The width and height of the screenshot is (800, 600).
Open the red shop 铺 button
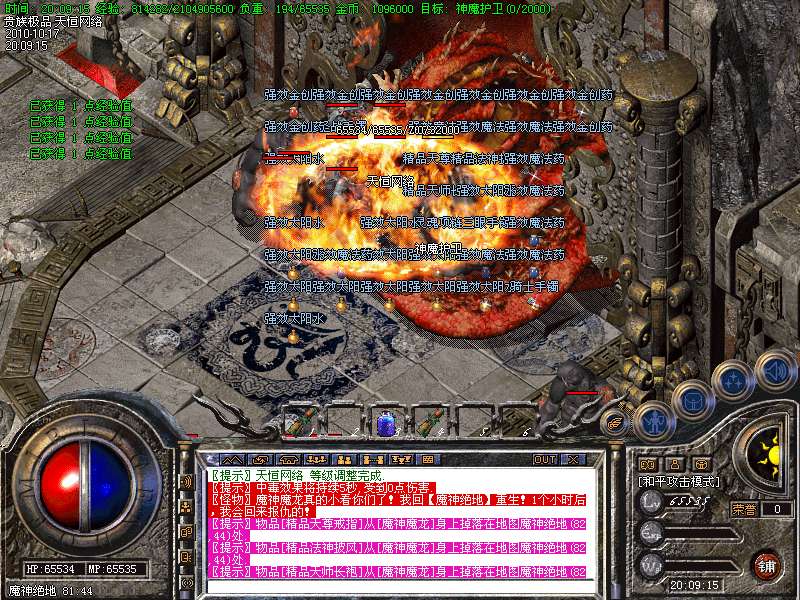point(766,564)
